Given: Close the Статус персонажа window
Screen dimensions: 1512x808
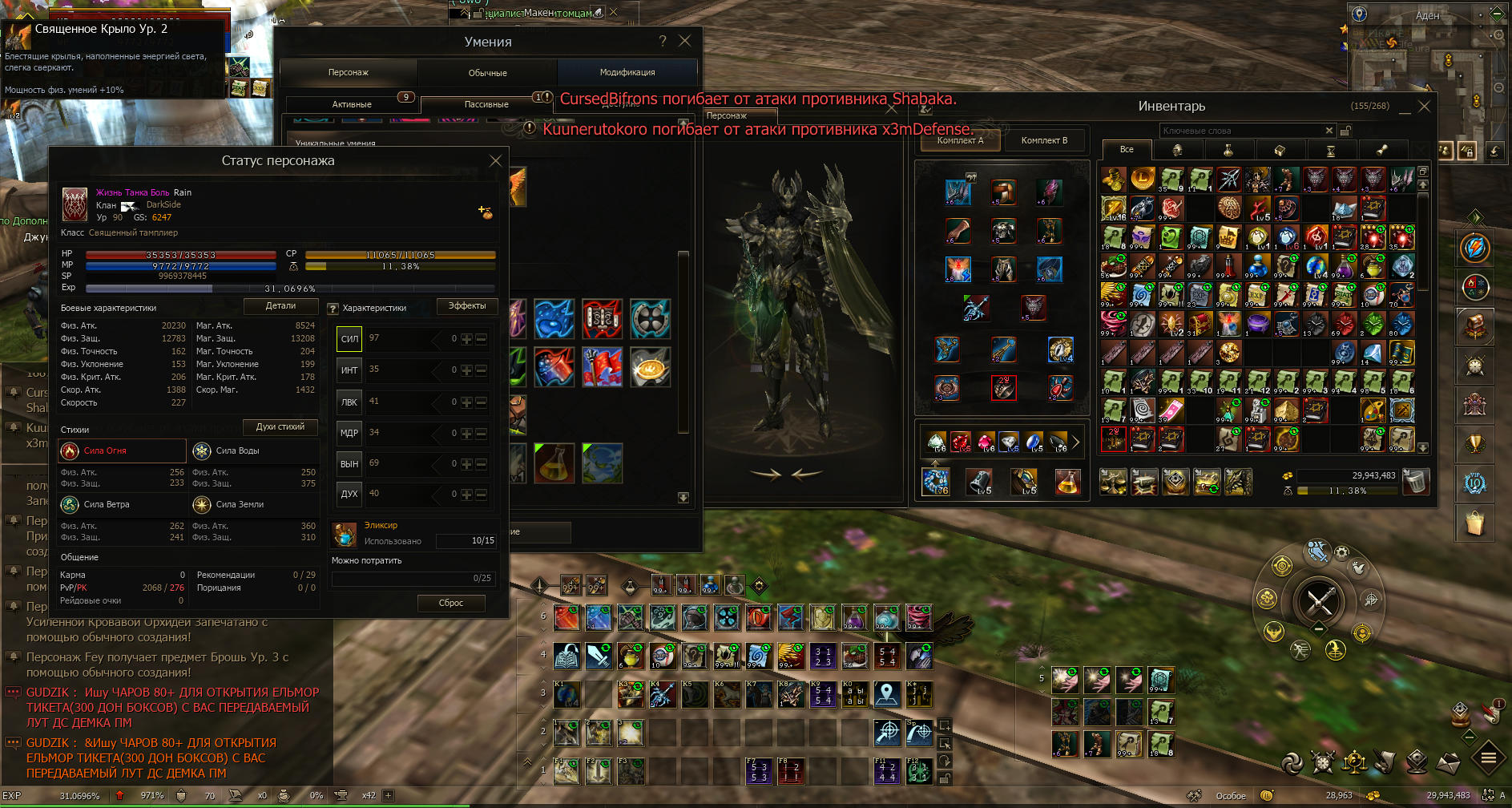Looking at the screenshot, I should pos(495,161).
